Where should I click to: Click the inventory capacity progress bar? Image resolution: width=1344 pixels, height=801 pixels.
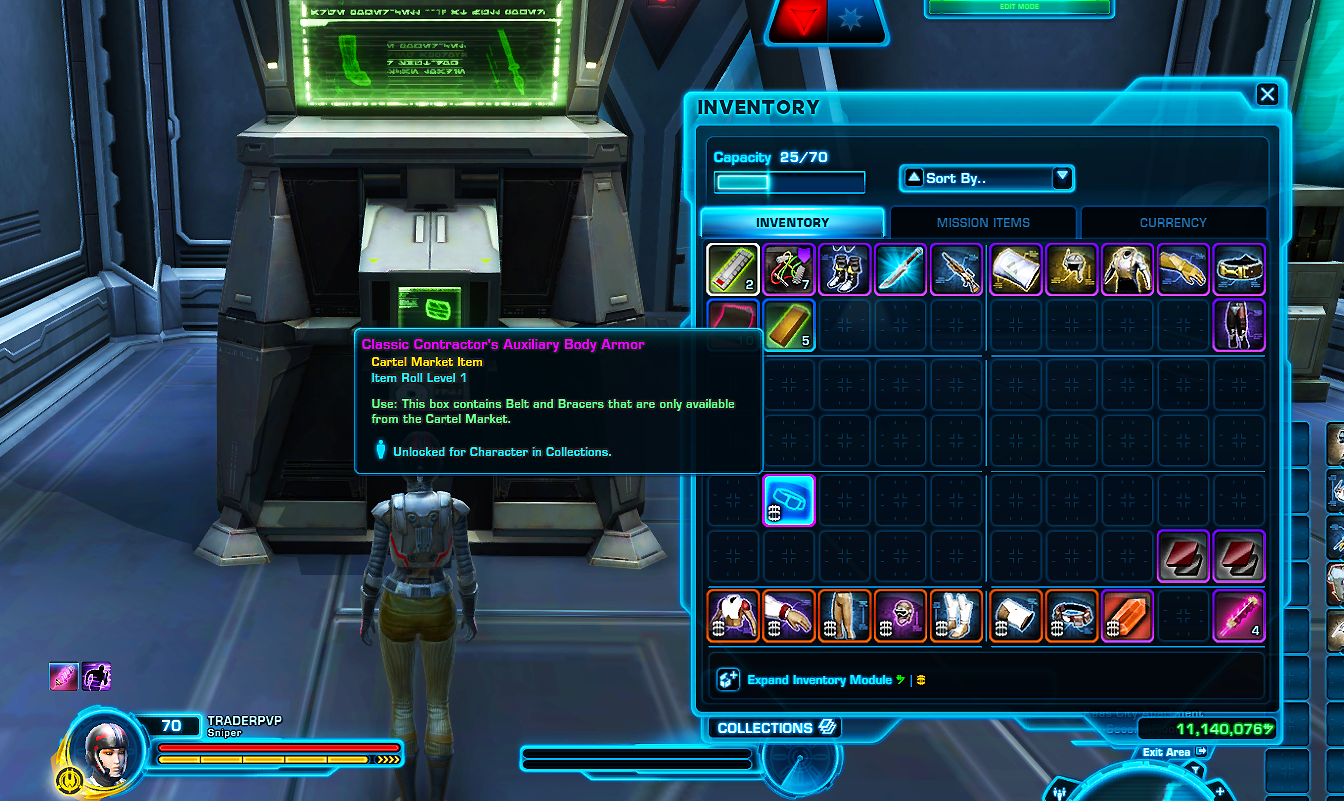tap(789, 182)
